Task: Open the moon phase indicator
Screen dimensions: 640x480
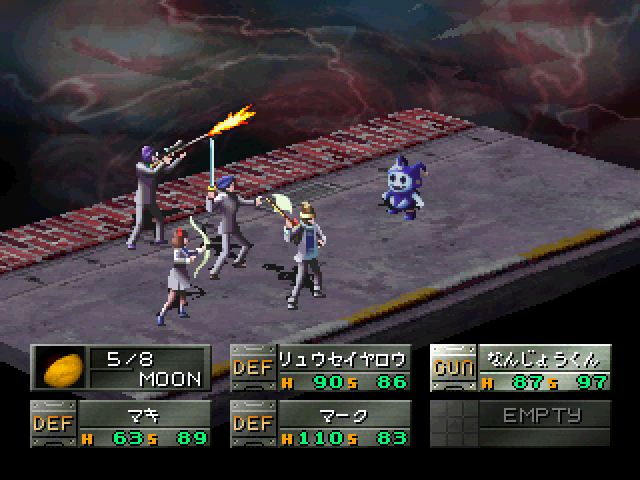Action: (x=120, y=368)
